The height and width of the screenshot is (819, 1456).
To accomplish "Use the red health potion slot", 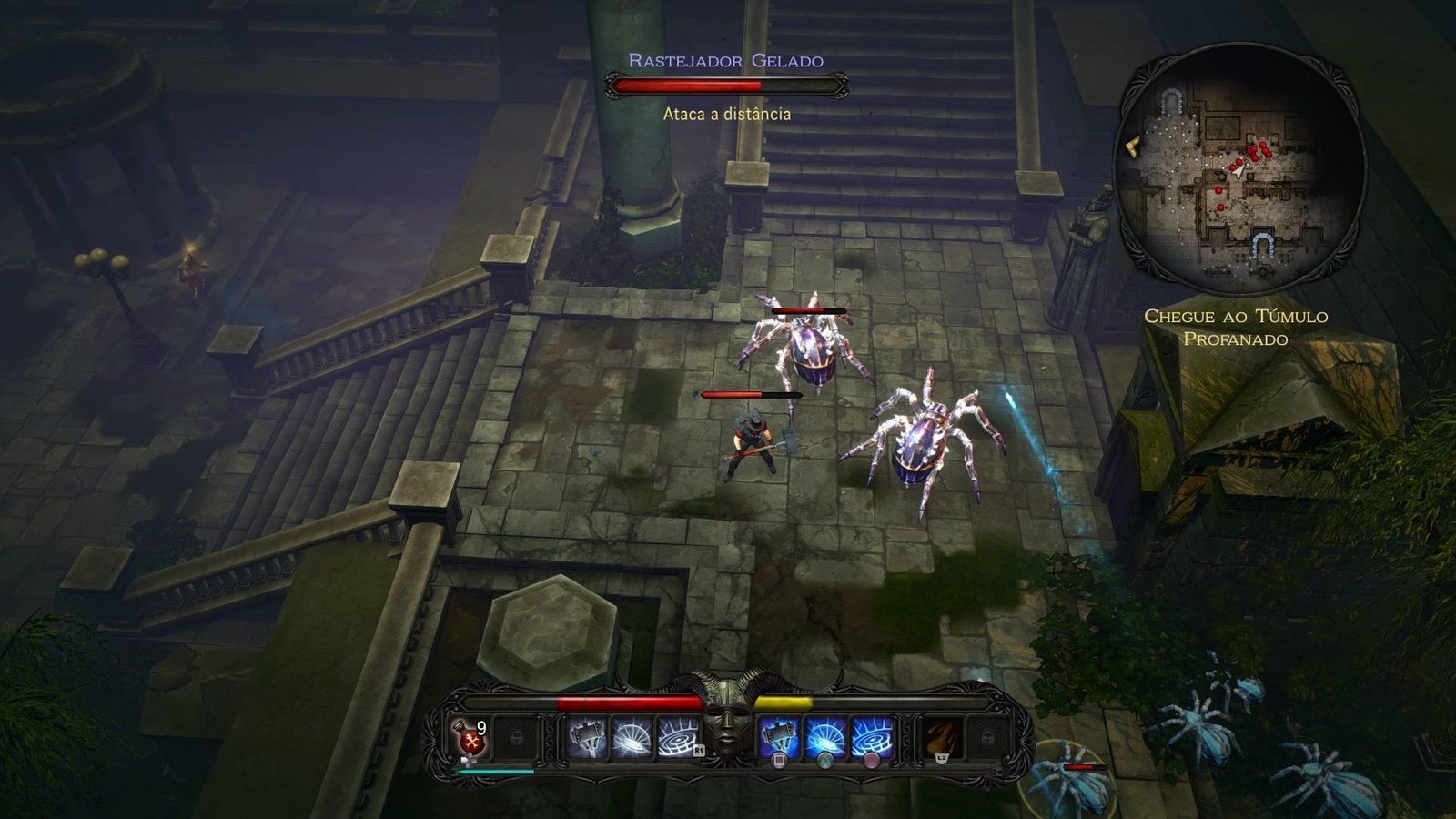I will point(471,736).
